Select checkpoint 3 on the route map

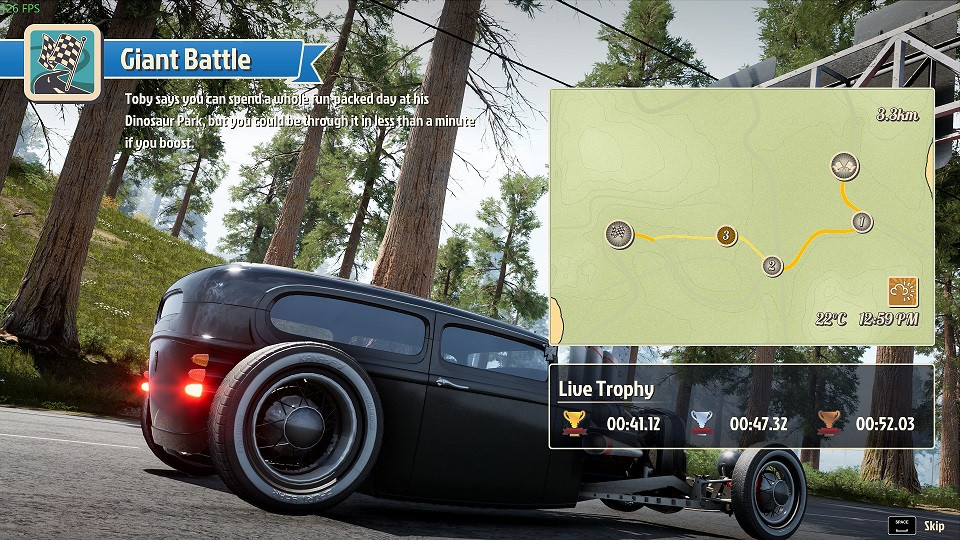pyautogui.click(x=727, y=236)
